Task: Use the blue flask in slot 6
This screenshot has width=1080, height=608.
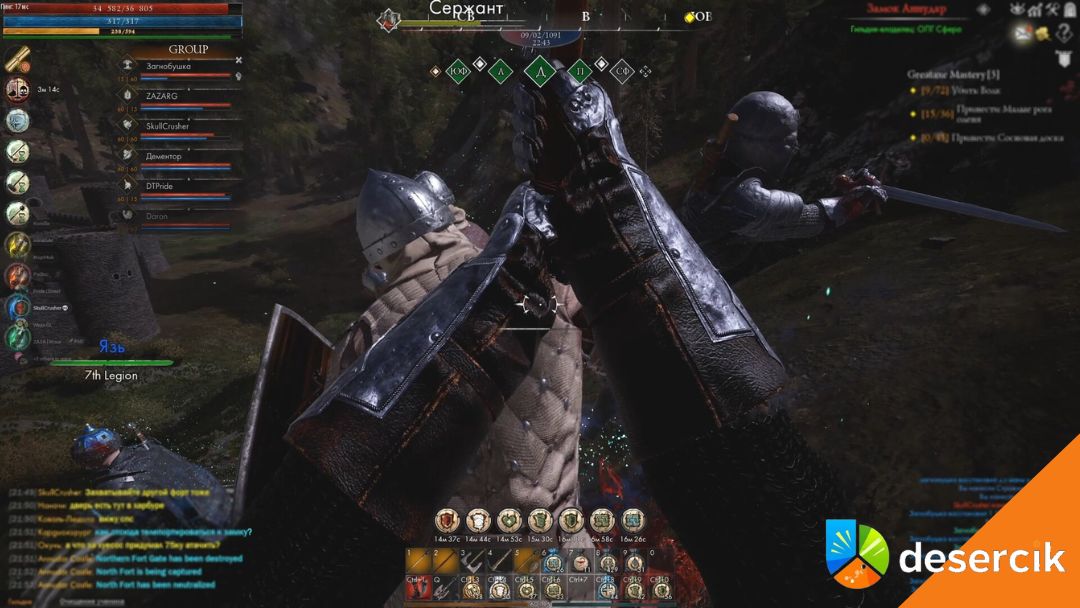Action: pos(552,562)
